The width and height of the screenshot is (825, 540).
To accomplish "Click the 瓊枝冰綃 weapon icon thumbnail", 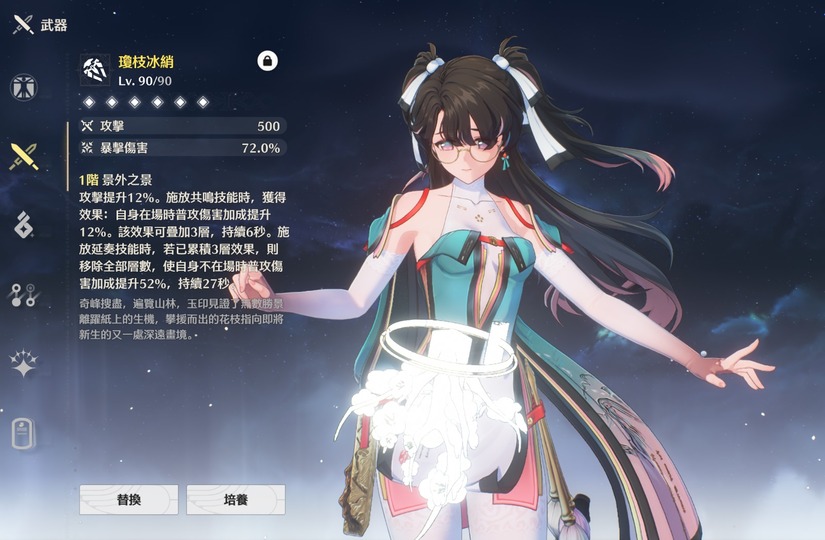I will 97,69.
